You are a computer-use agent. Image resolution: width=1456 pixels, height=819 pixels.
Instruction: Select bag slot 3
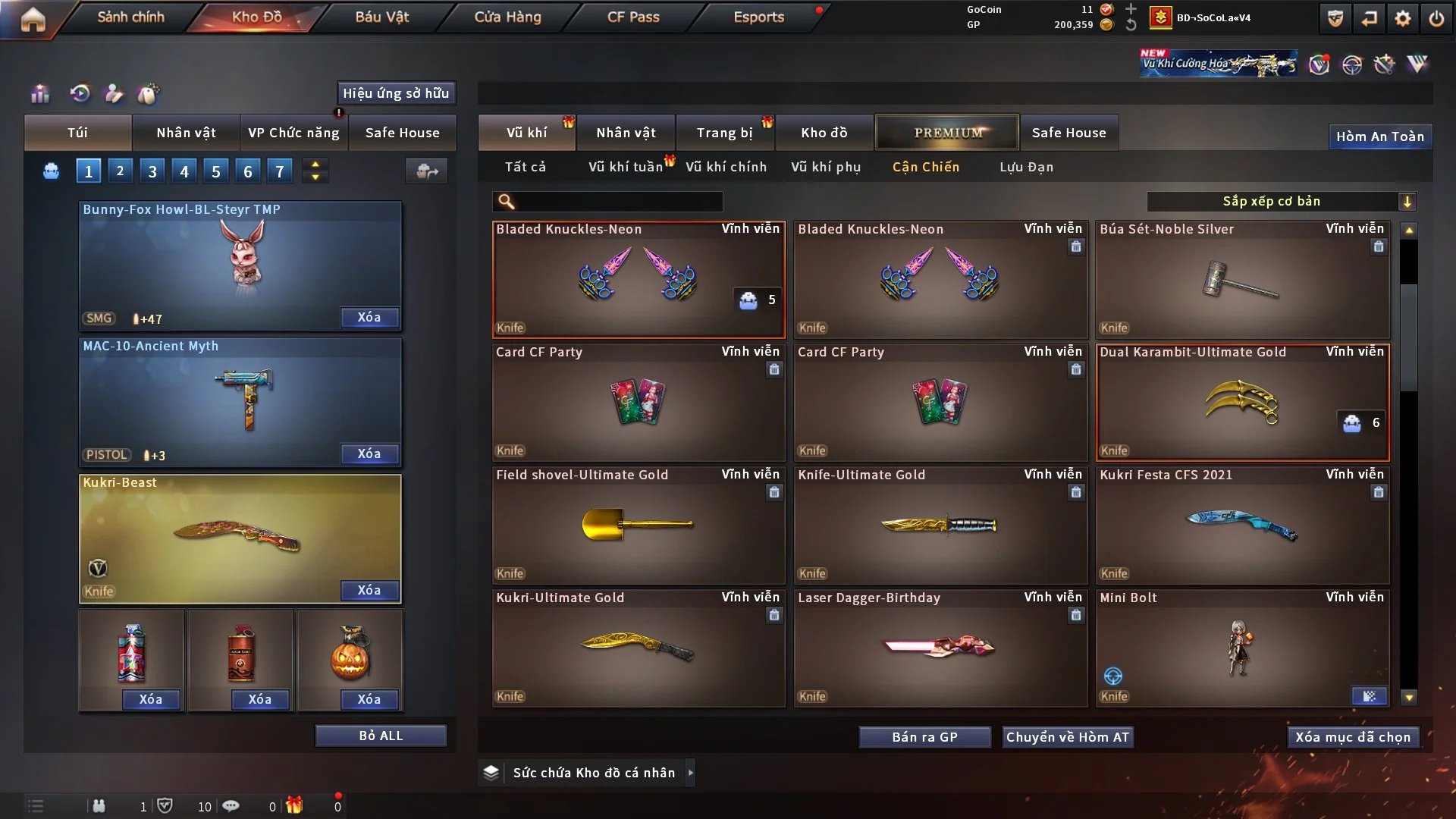(x=152, y=171)
